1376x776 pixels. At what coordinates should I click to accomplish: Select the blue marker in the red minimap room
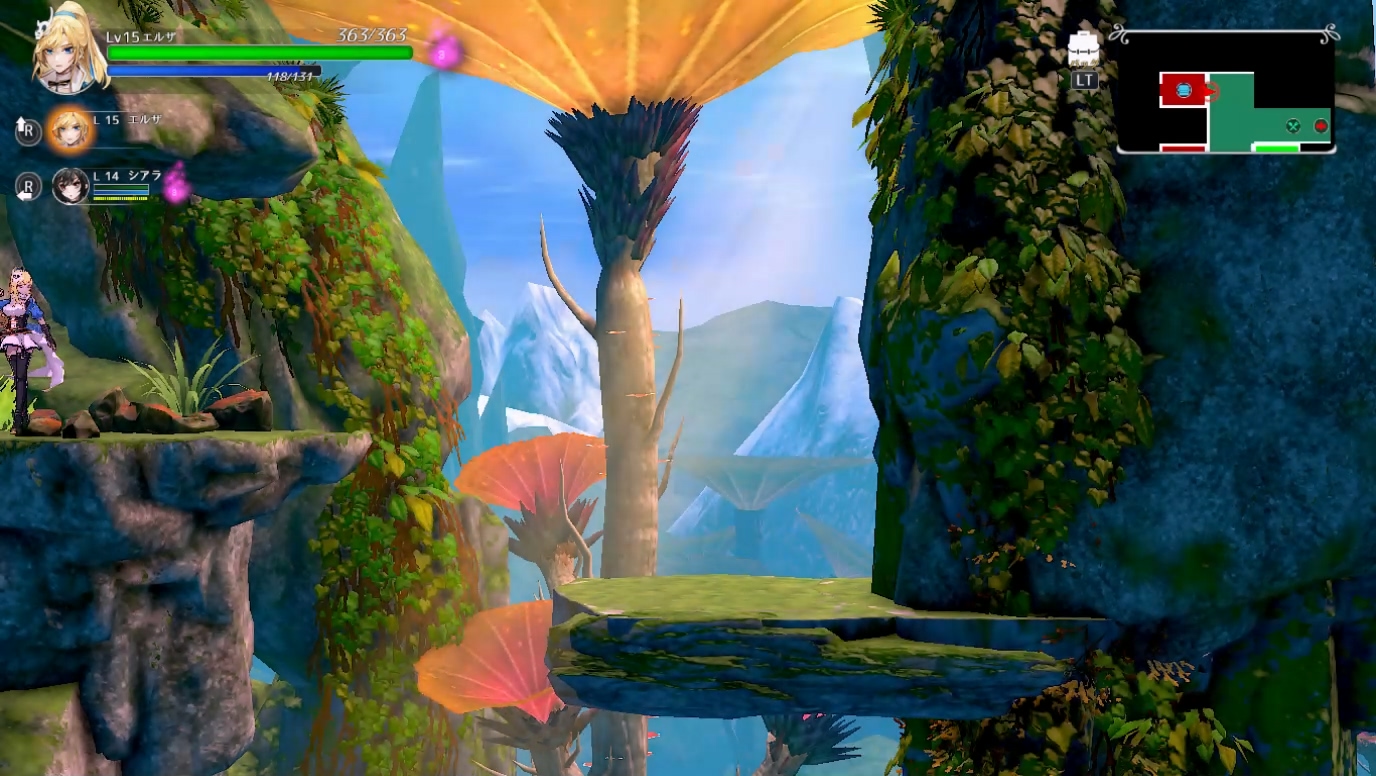pos(1184,91)
